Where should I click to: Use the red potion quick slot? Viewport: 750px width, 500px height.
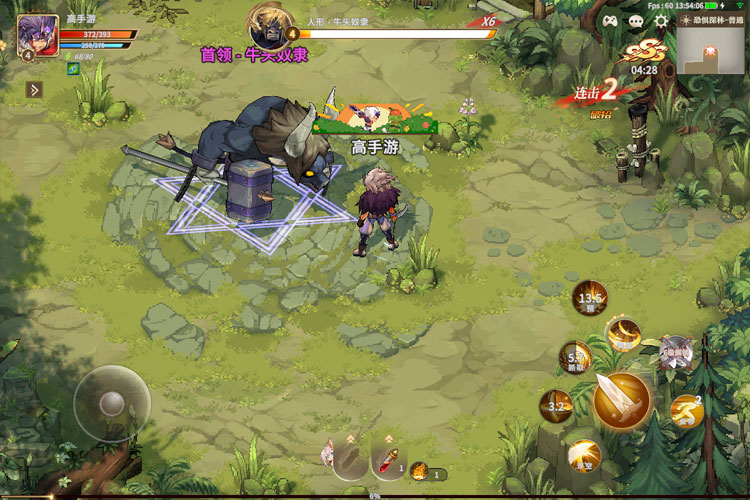[x=388, y=461]
